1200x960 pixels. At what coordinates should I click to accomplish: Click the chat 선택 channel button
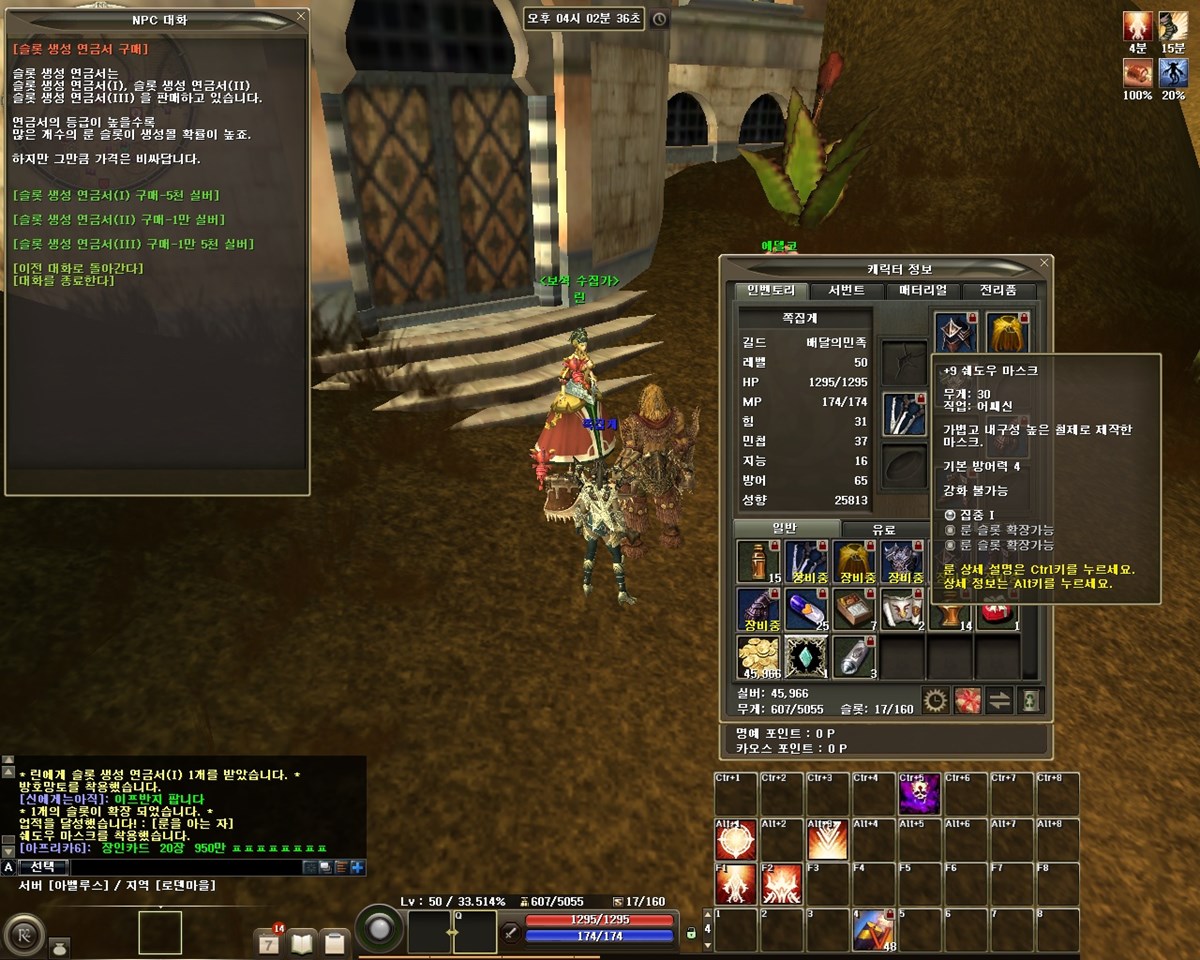[x=43, y=867]
